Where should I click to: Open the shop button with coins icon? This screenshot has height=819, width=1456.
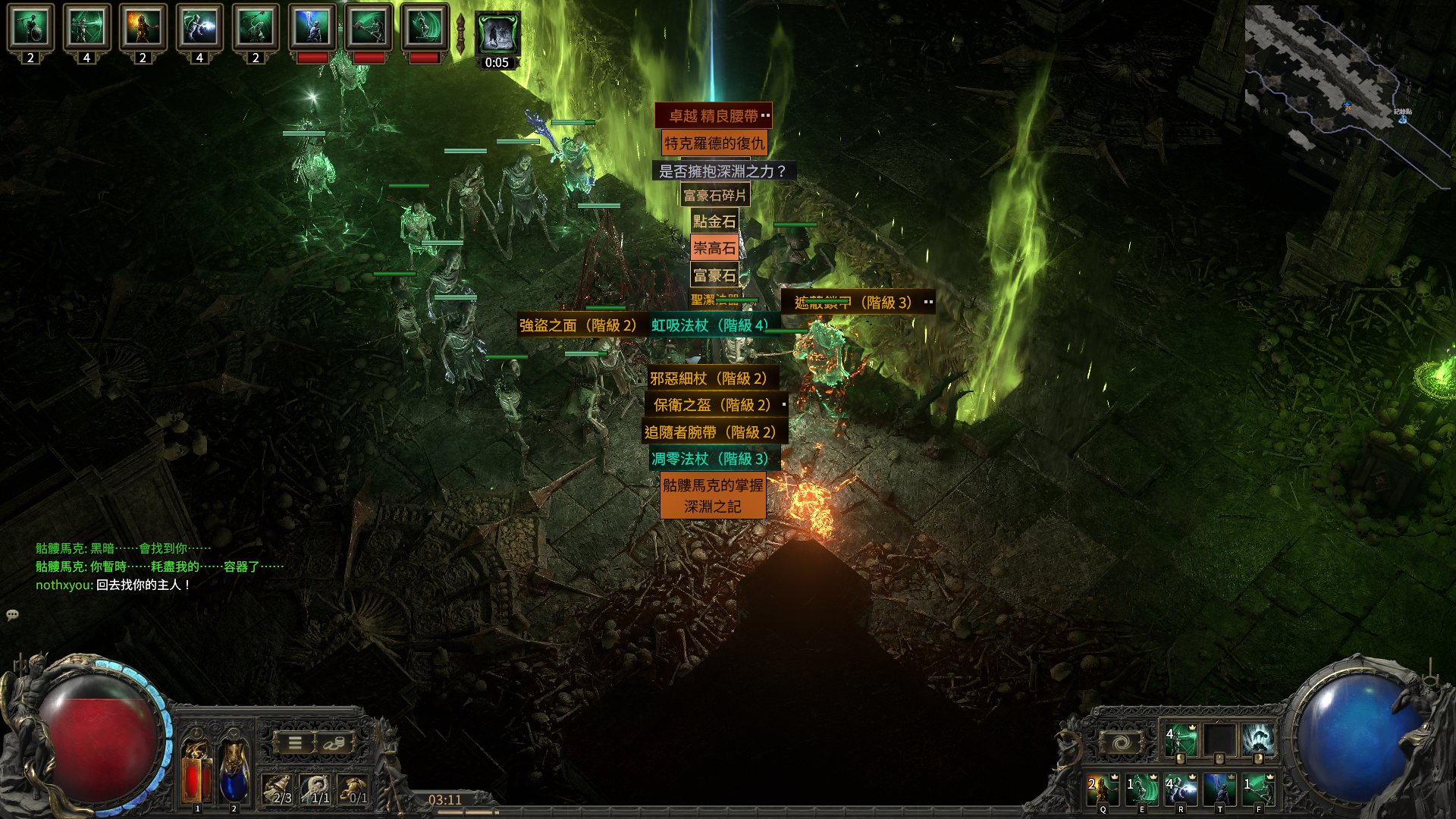pyautogui.click(x=334, y=743)
